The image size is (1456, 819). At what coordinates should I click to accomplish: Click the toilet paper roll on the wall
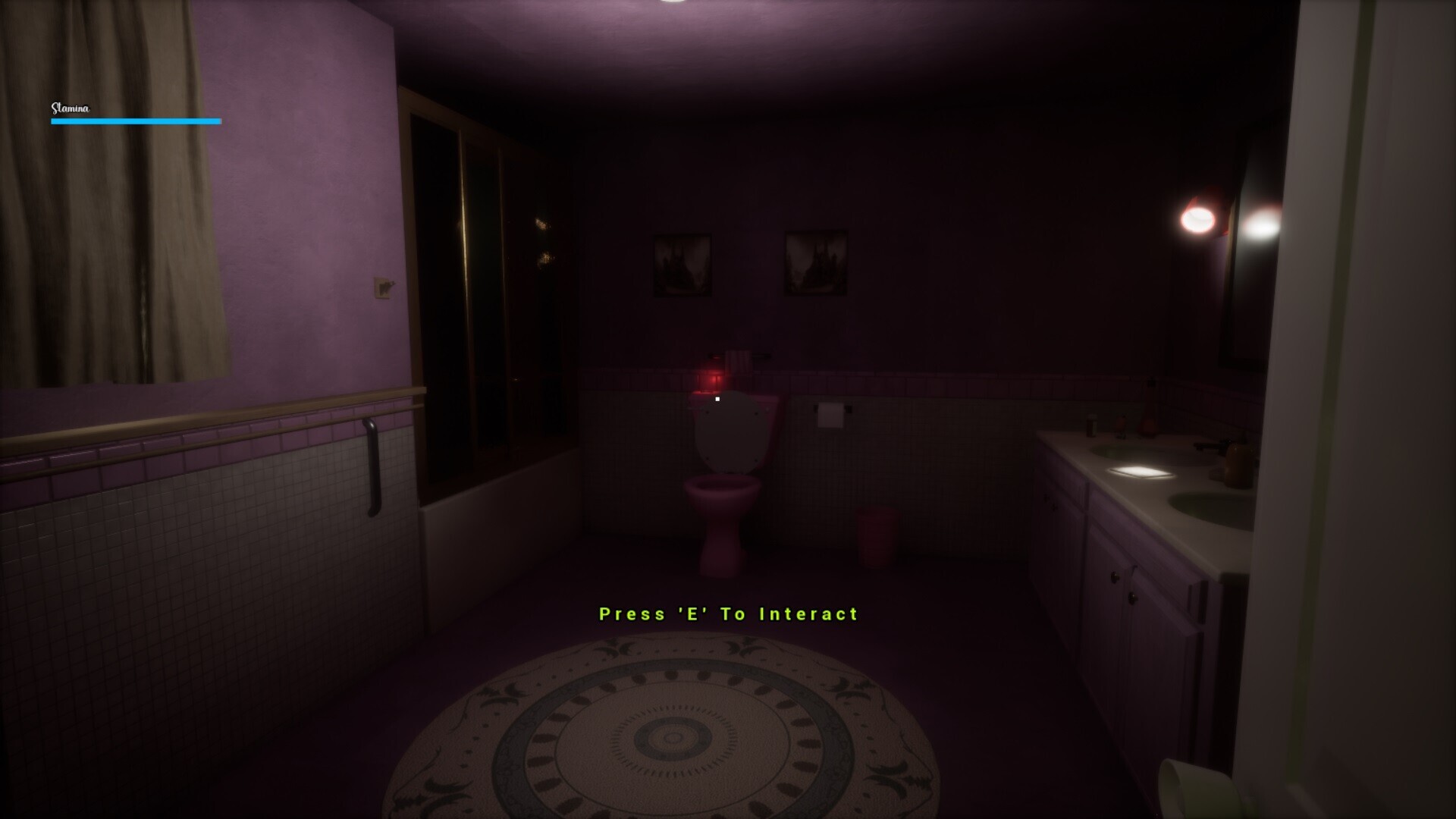tap(832, 414)
